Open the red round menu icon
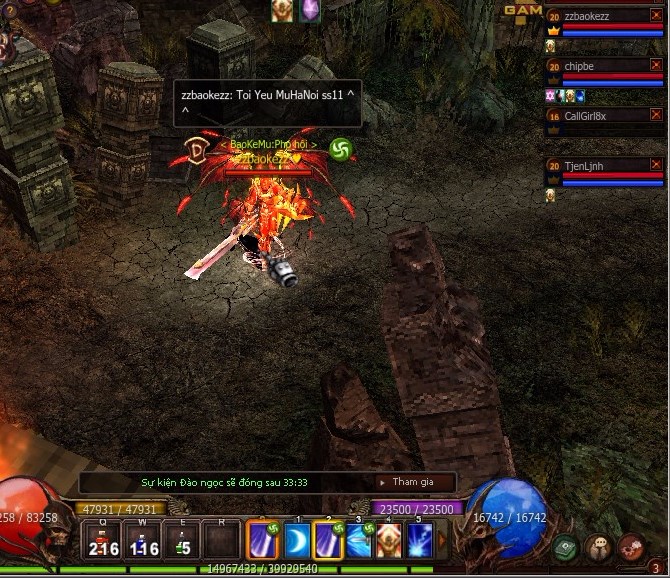This screenshot has width=670, height=578. coord(630,546)
